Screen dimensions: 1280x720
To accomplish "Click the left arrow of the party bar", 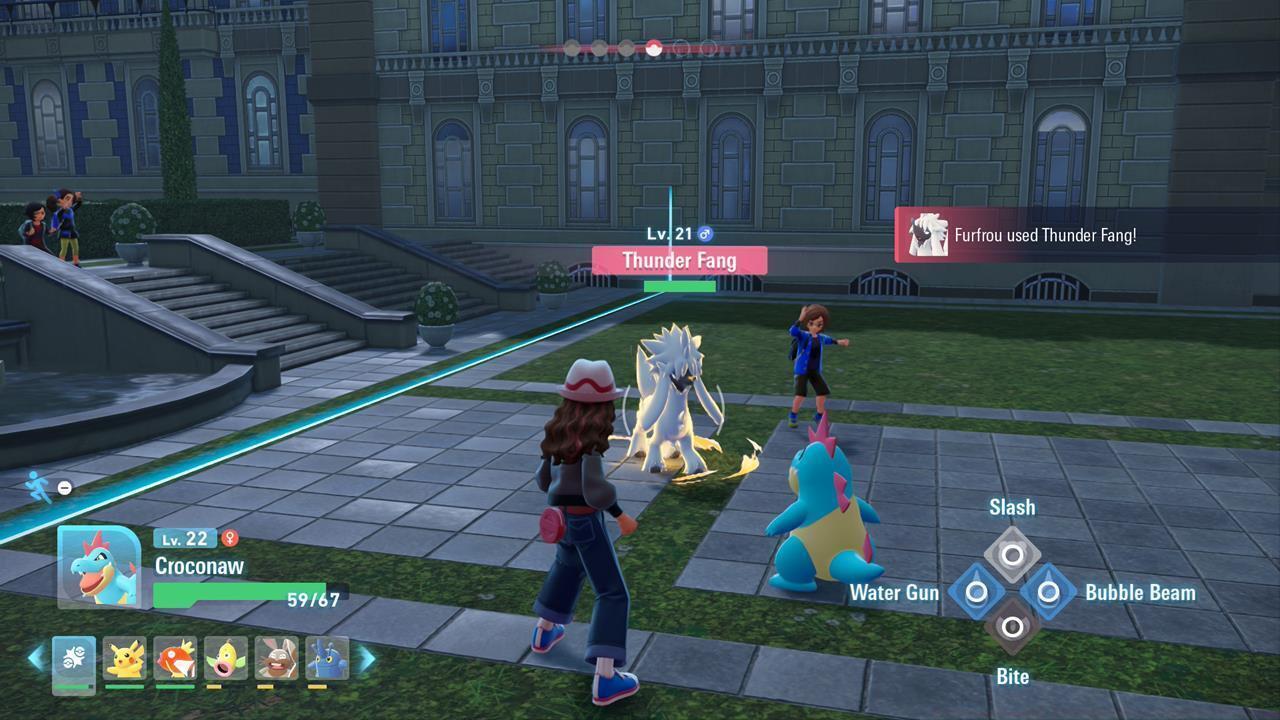I will tap(36, 658).
